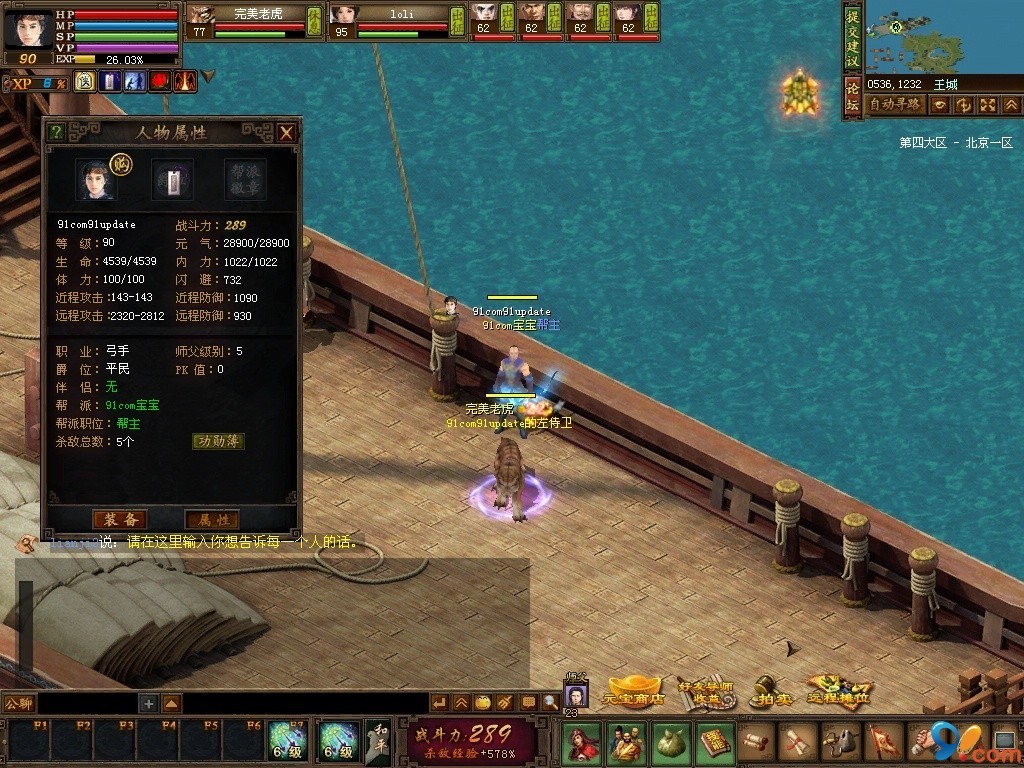Select the 完美老虎 pet portrait
Image resolution: width=1024 pixels, height=768 pixels.
[x=201, y=14]
